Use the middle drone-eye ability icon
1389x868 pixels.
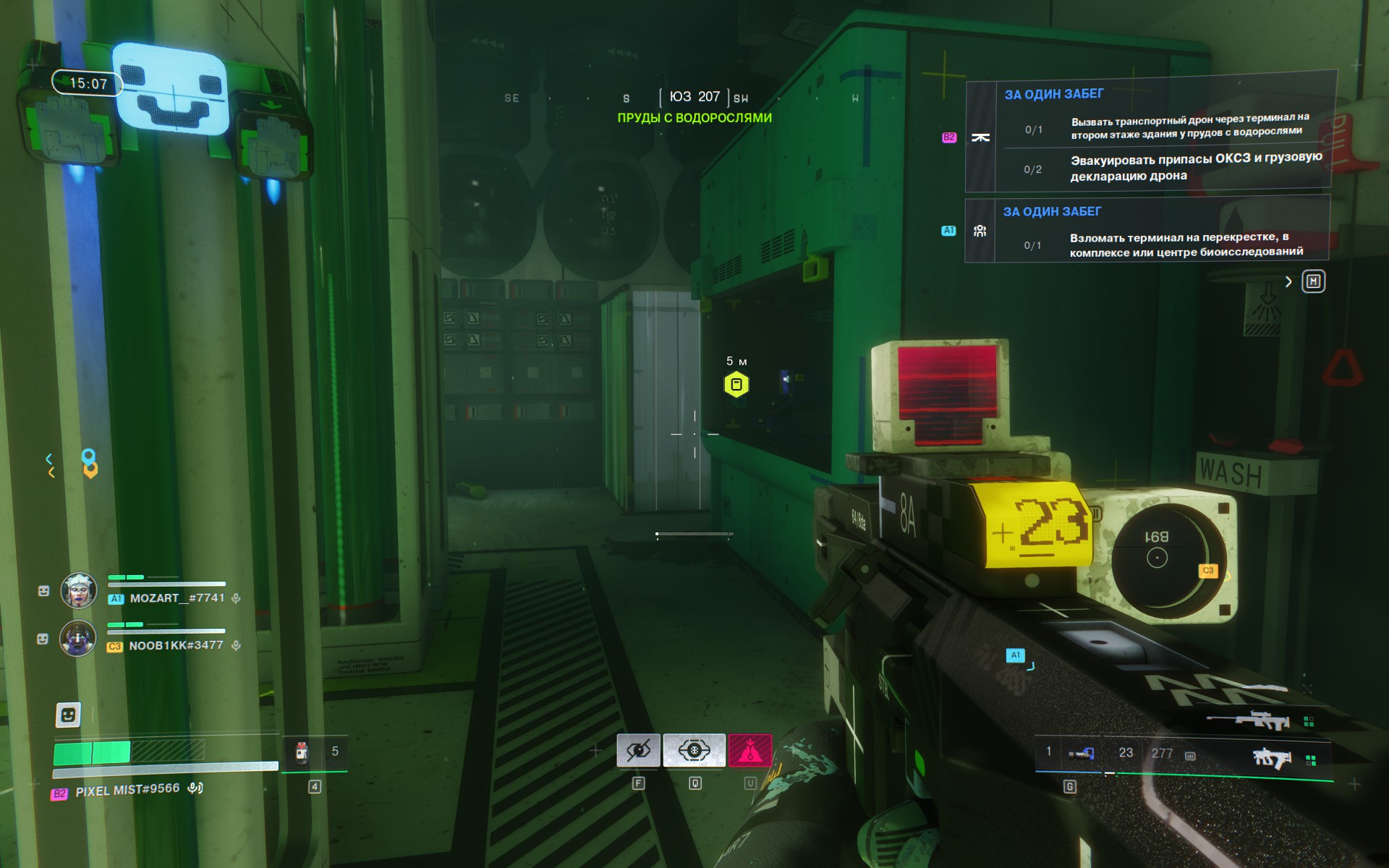[x=694, y=751]
